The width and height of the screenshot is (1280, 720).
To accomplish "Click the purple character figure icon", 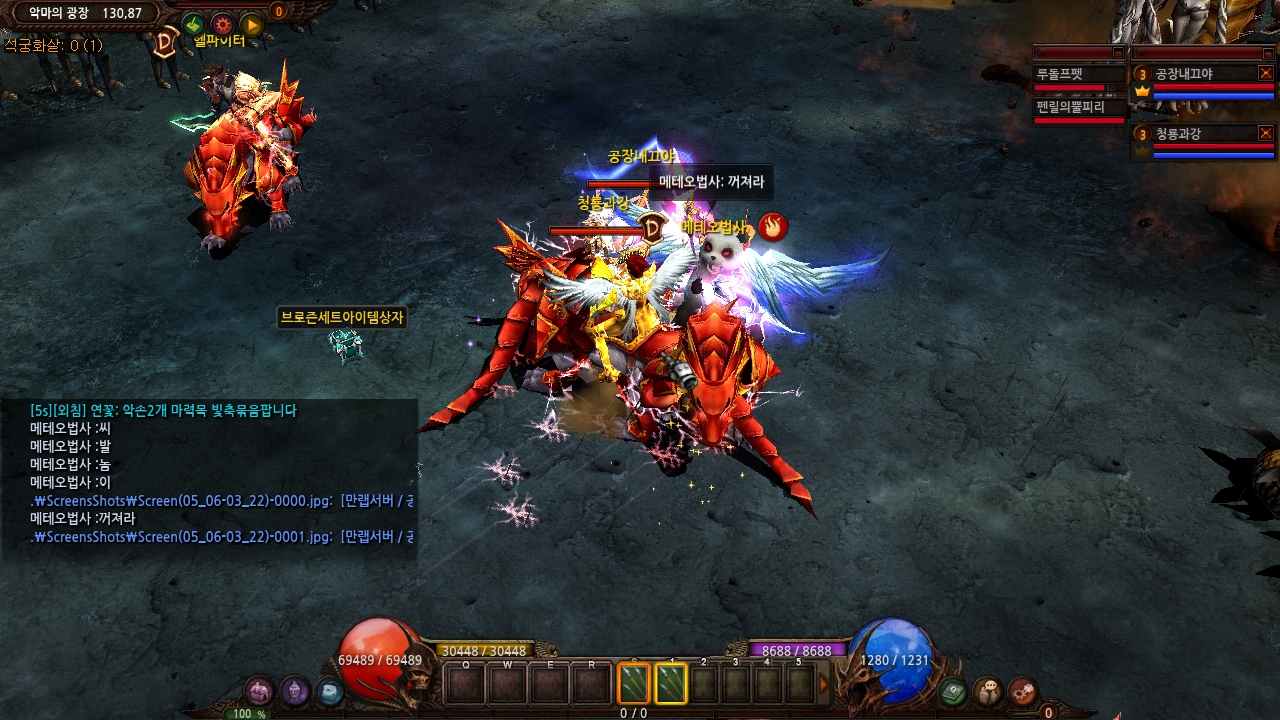I will (294, 691).
